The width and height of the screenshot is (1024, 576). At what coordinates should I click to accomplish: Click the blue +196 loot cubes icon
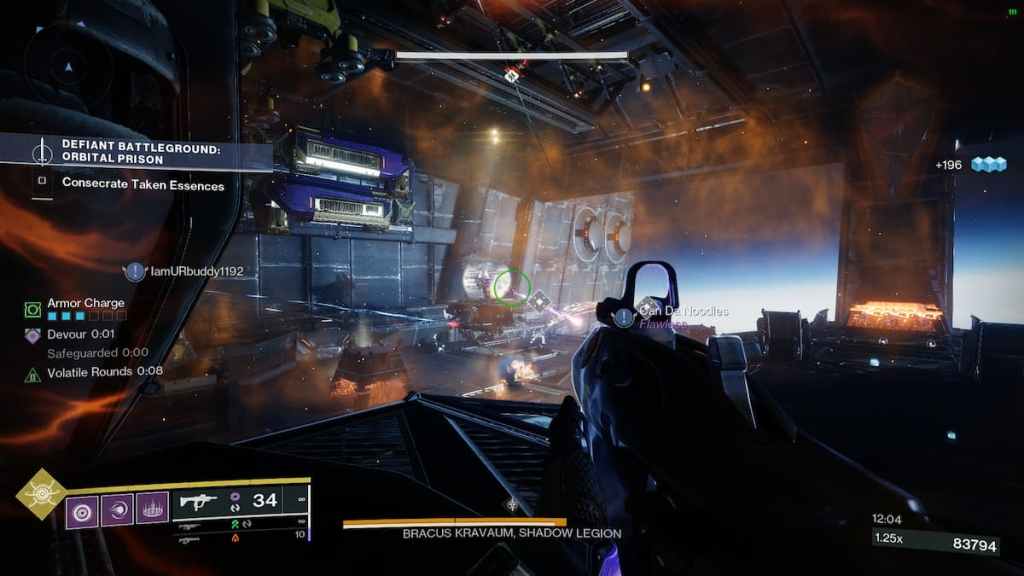coord(989,165)
